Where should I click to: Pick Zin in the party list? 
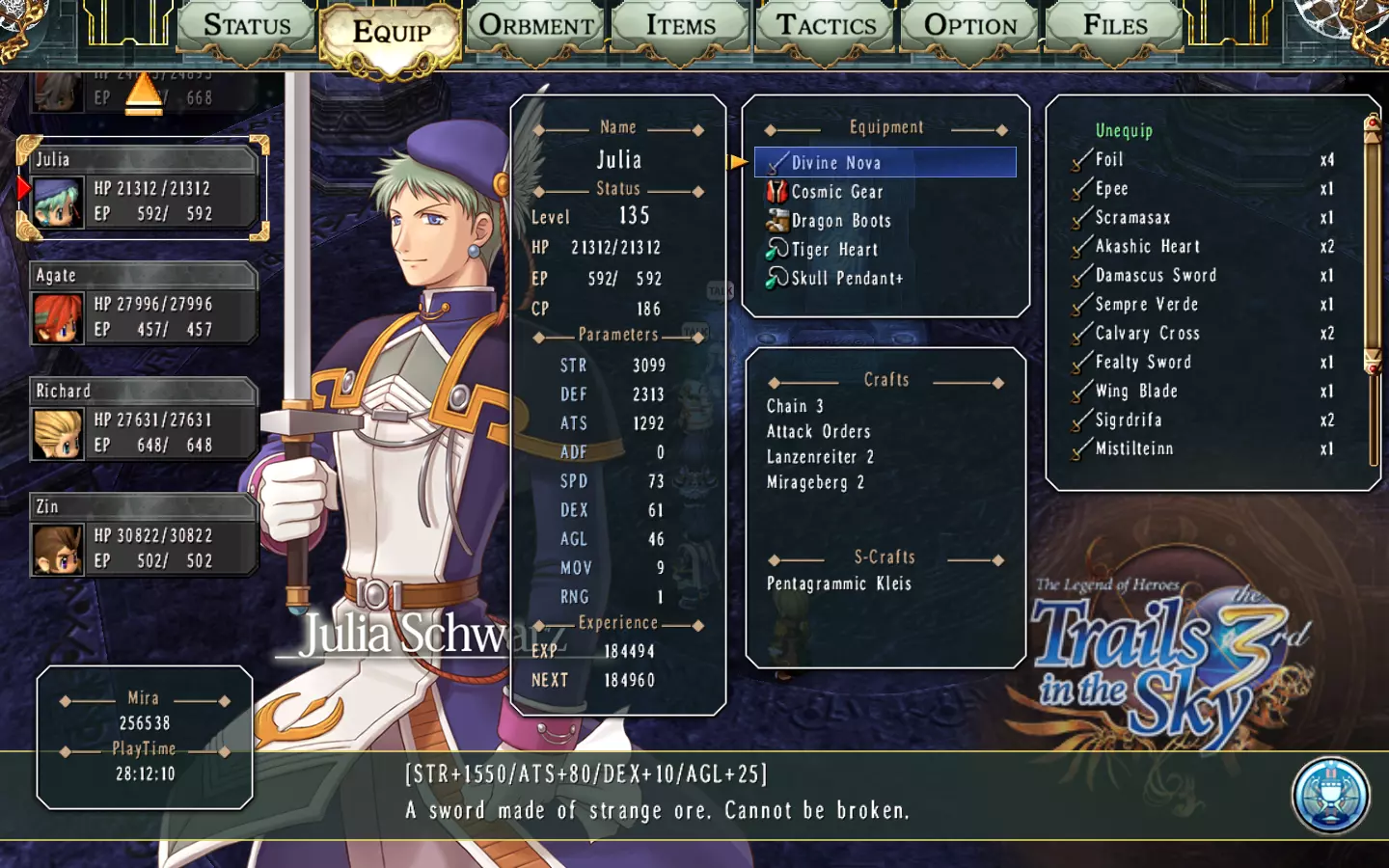(x=143, y=536)
